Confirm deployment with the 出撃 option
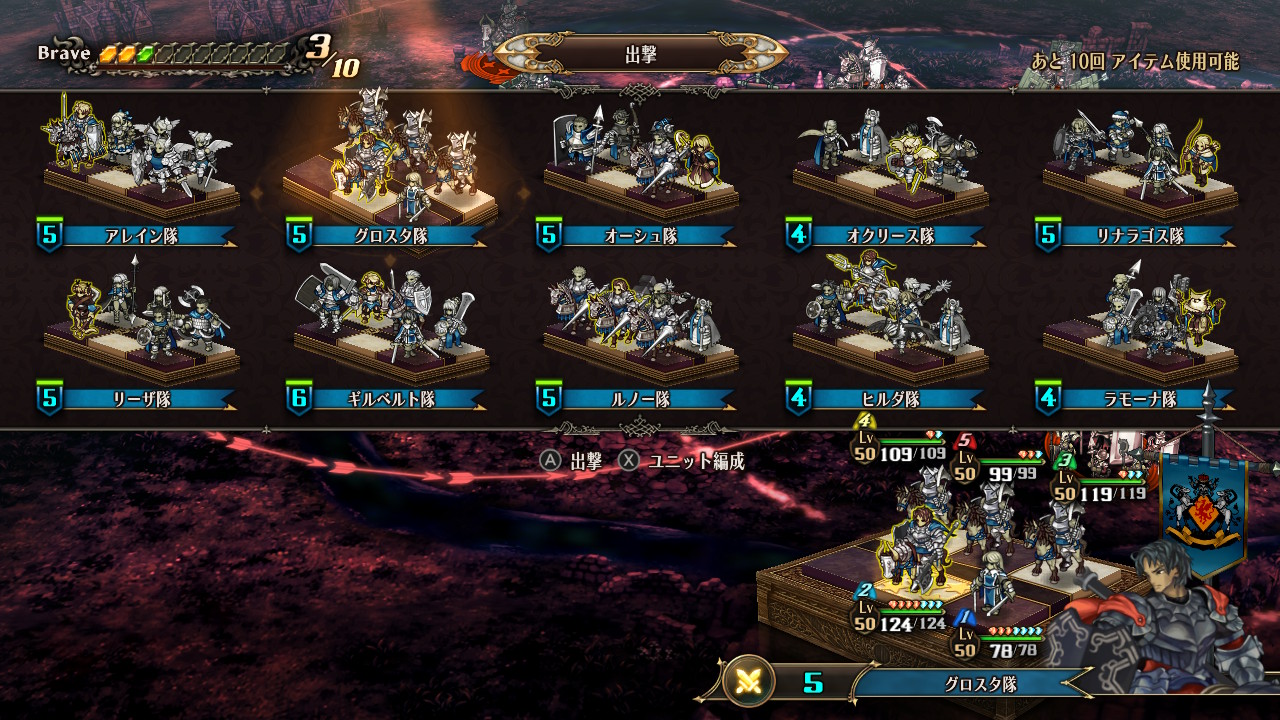This screenshot has width=1280, height=720. (x=573, y=461)
